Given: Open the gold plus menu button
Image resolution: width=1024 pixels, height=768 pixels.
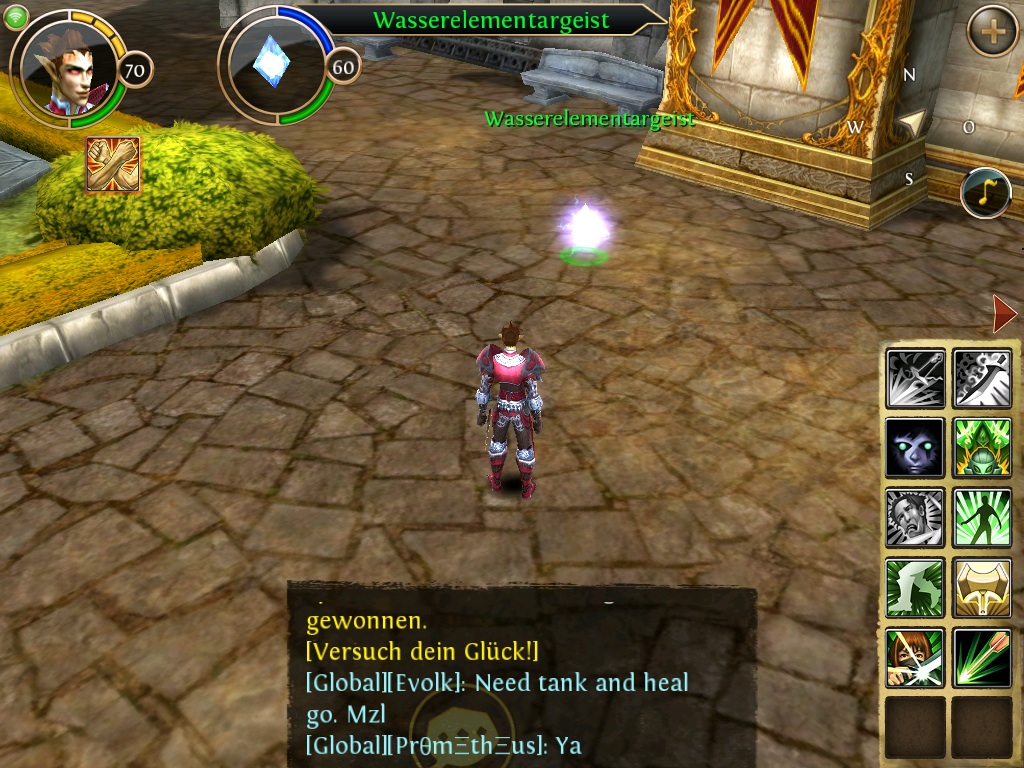Looking at the screenshot, I should pyautogui.click(x=992, y=32).
